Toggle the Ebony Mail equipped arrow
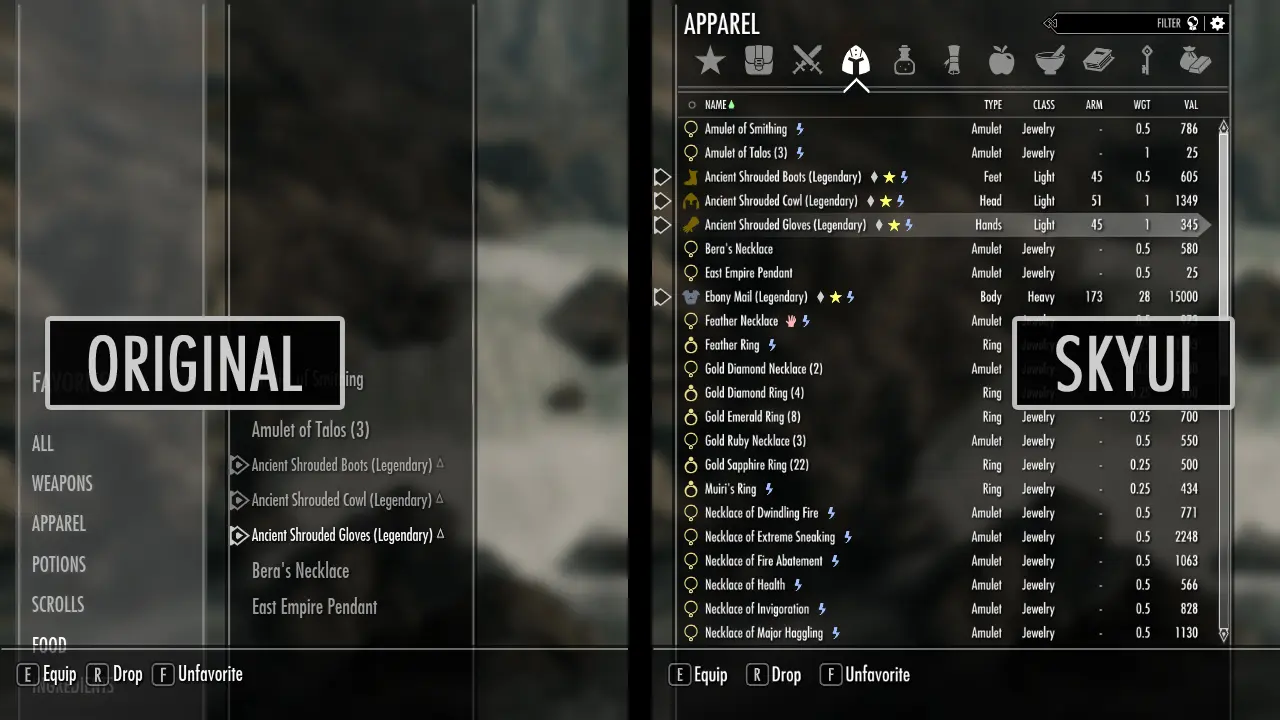Image resolution: width=1280 pixels, height=720 pixels. [662, 296]
